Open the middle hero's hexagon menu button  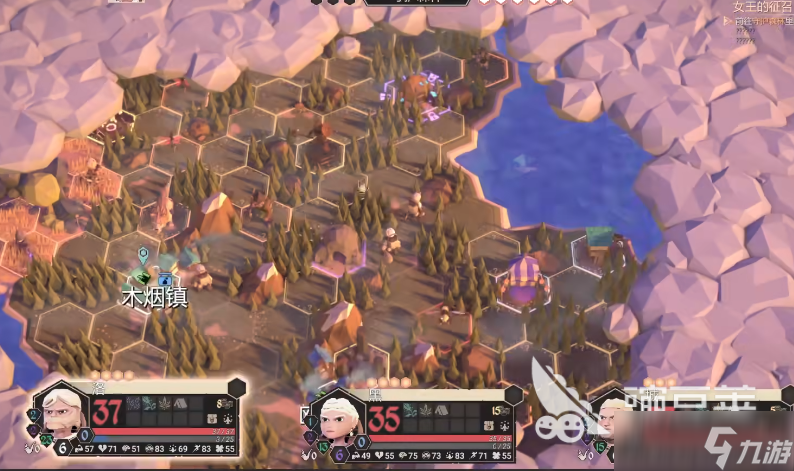point(518,395)
